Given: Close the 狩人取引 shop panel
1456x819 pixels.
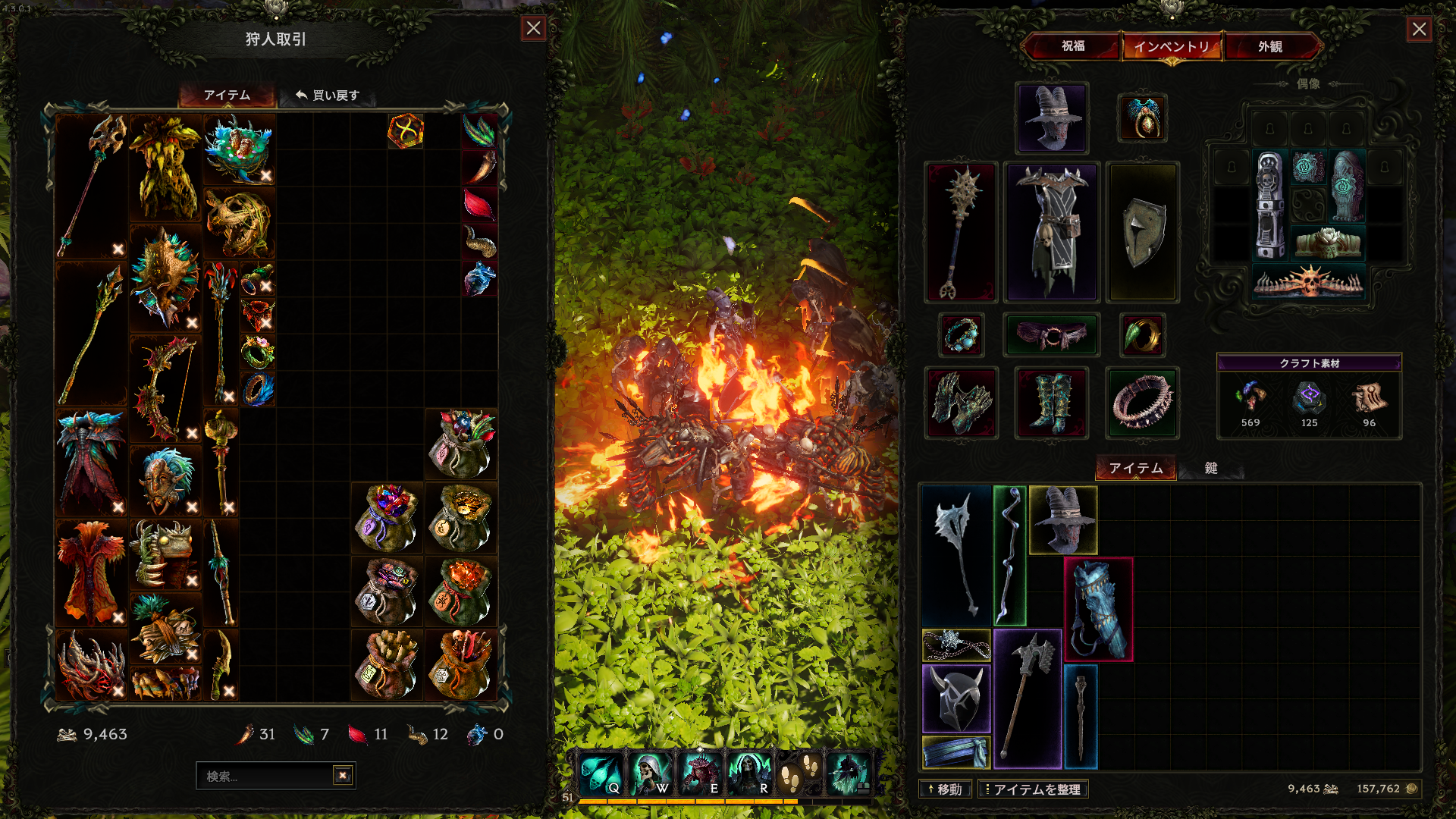Looking at the screenshot, I should (534, 29).
